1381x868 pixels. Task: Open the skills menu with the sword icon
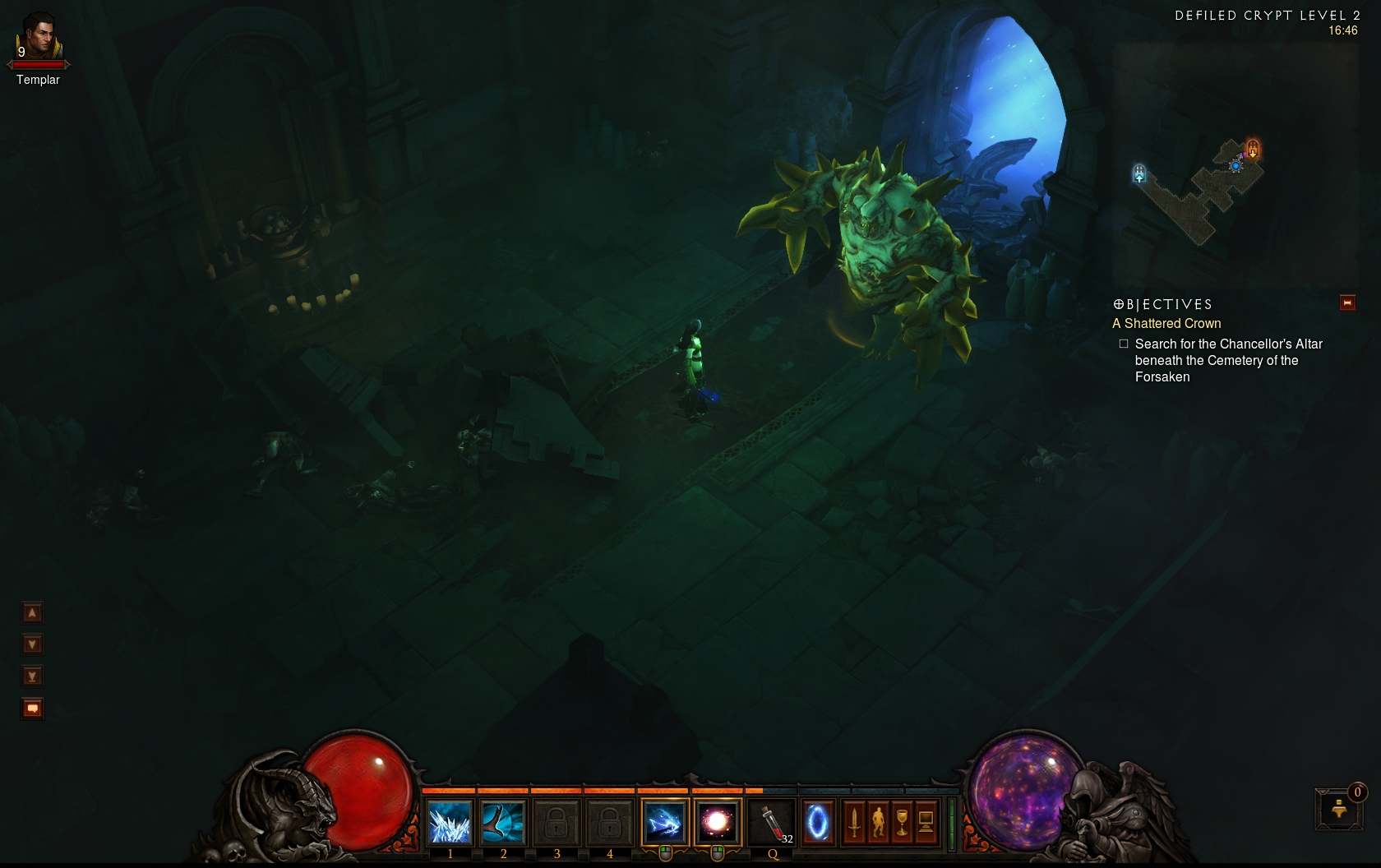854,822
